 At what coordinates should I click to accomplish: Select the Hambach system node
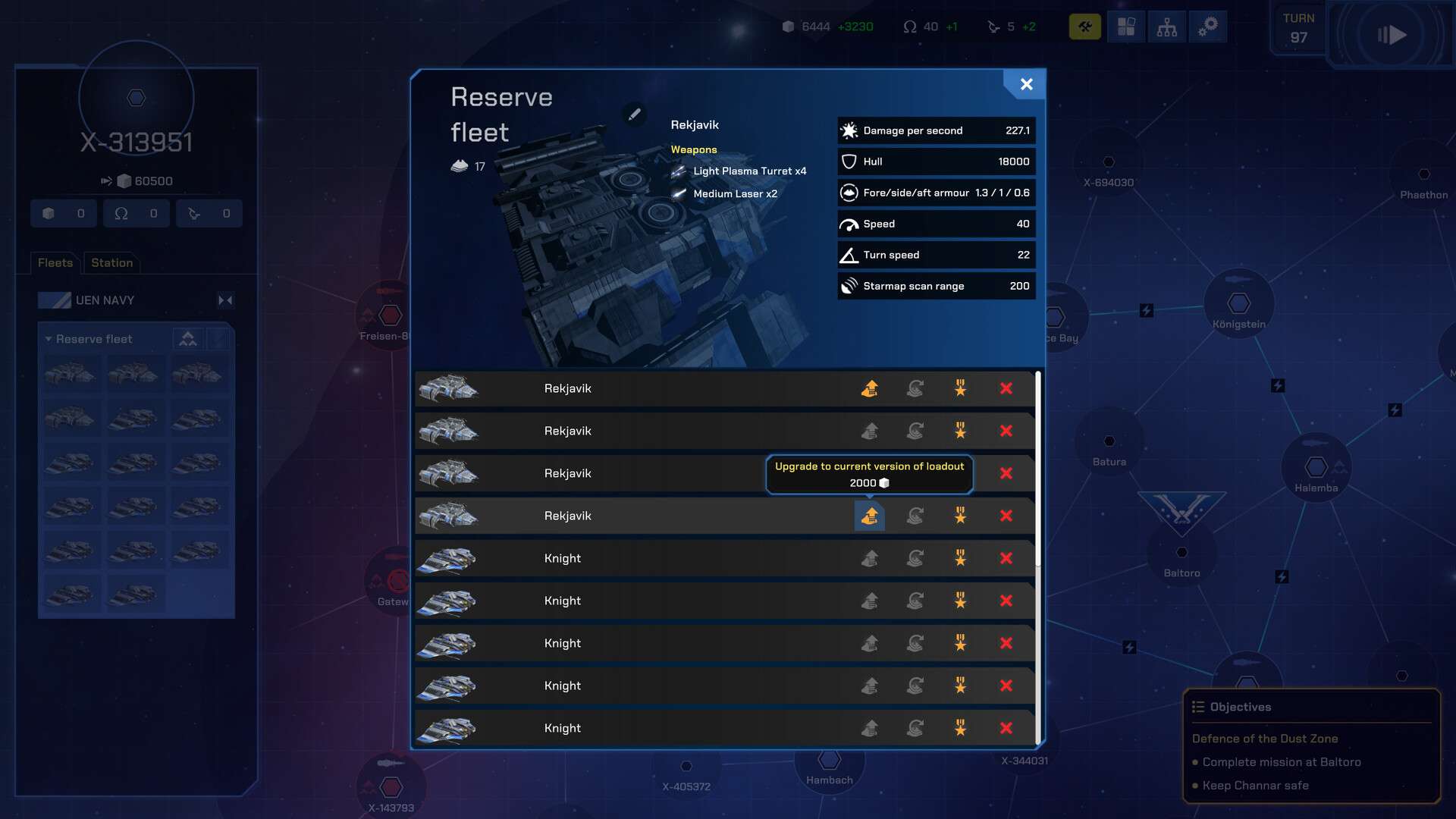830,760
